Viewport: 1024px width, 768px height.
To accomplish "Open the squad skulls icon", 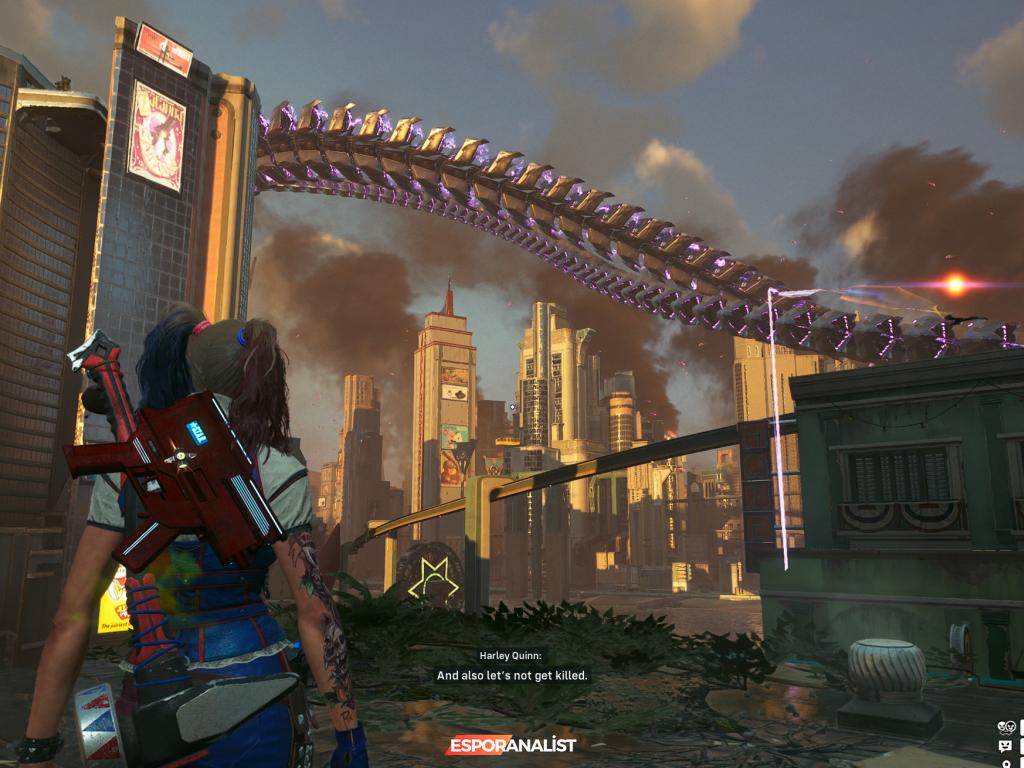I will coord(1005,728).
